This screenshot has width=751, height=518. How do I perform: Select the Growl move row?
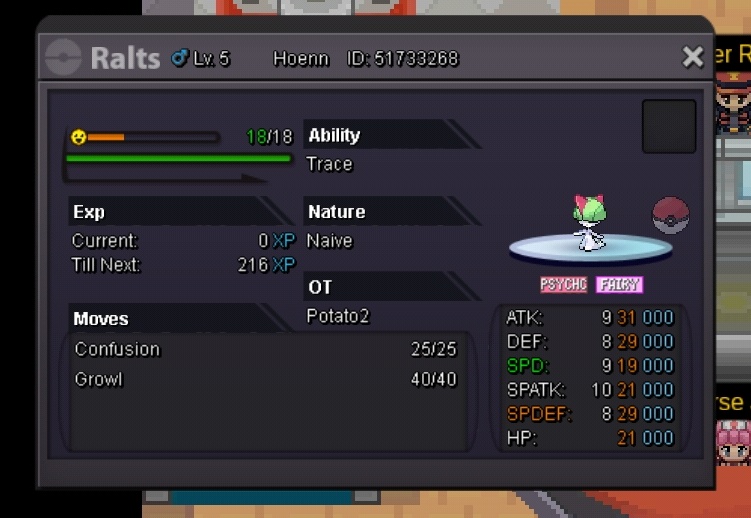pyautogui.click(x=265, y=380)
